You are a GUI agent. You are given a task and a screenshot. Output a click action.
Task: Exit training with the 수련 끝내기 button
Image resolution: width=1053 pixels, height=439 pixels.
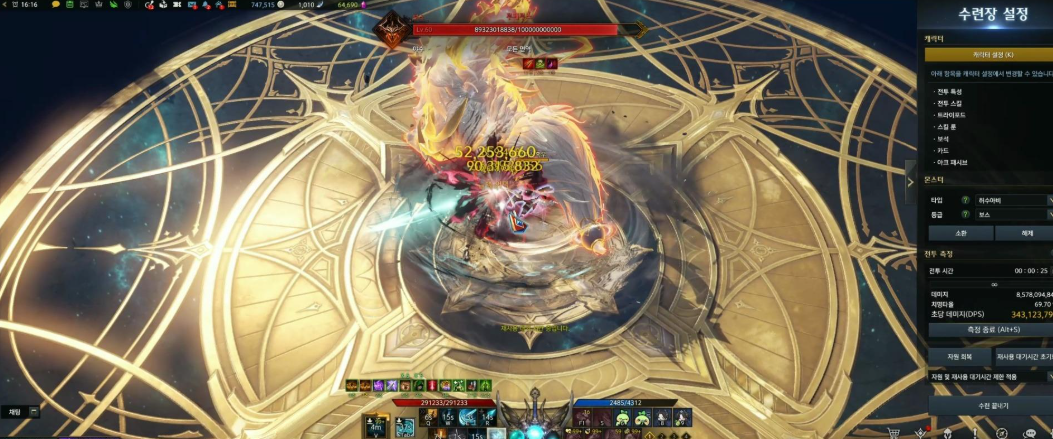tap(990, 407)
